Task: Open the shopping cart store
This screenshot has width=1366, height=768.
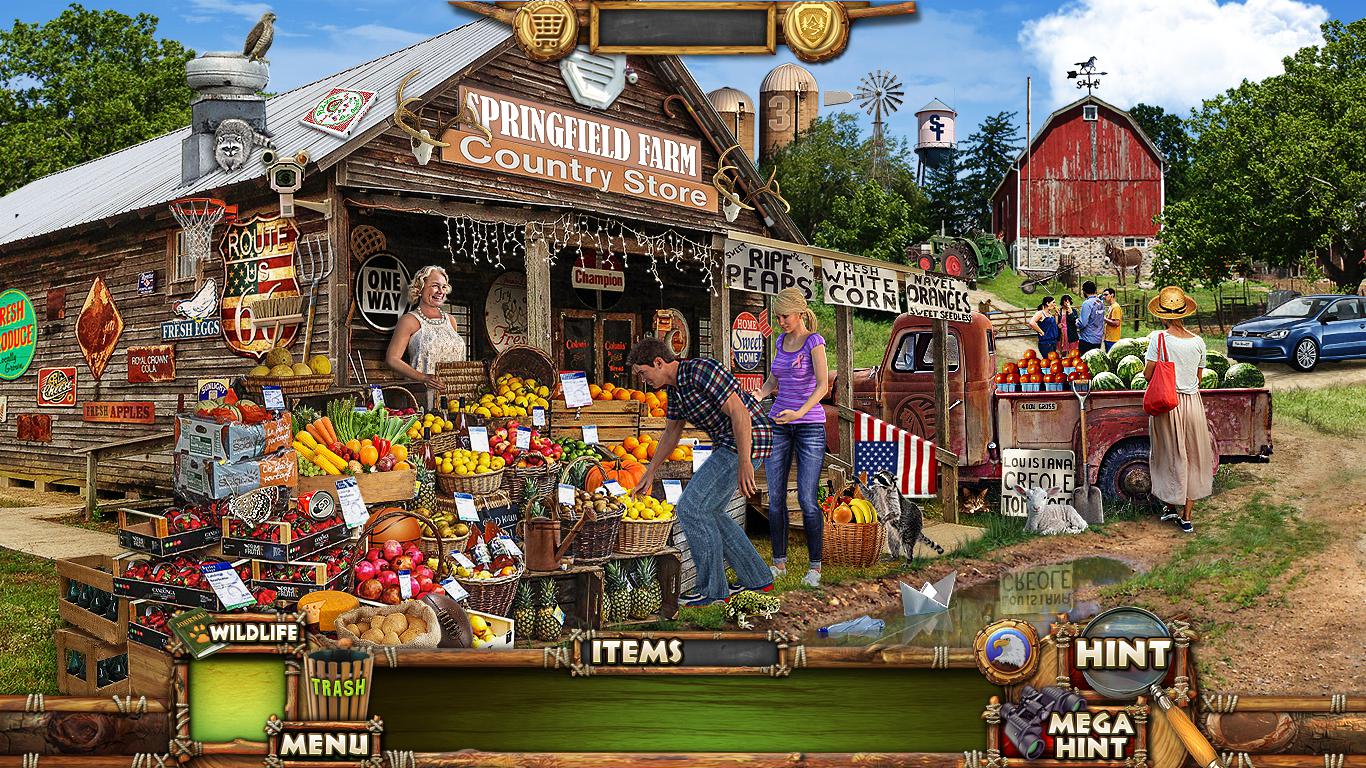Action: 546,28
